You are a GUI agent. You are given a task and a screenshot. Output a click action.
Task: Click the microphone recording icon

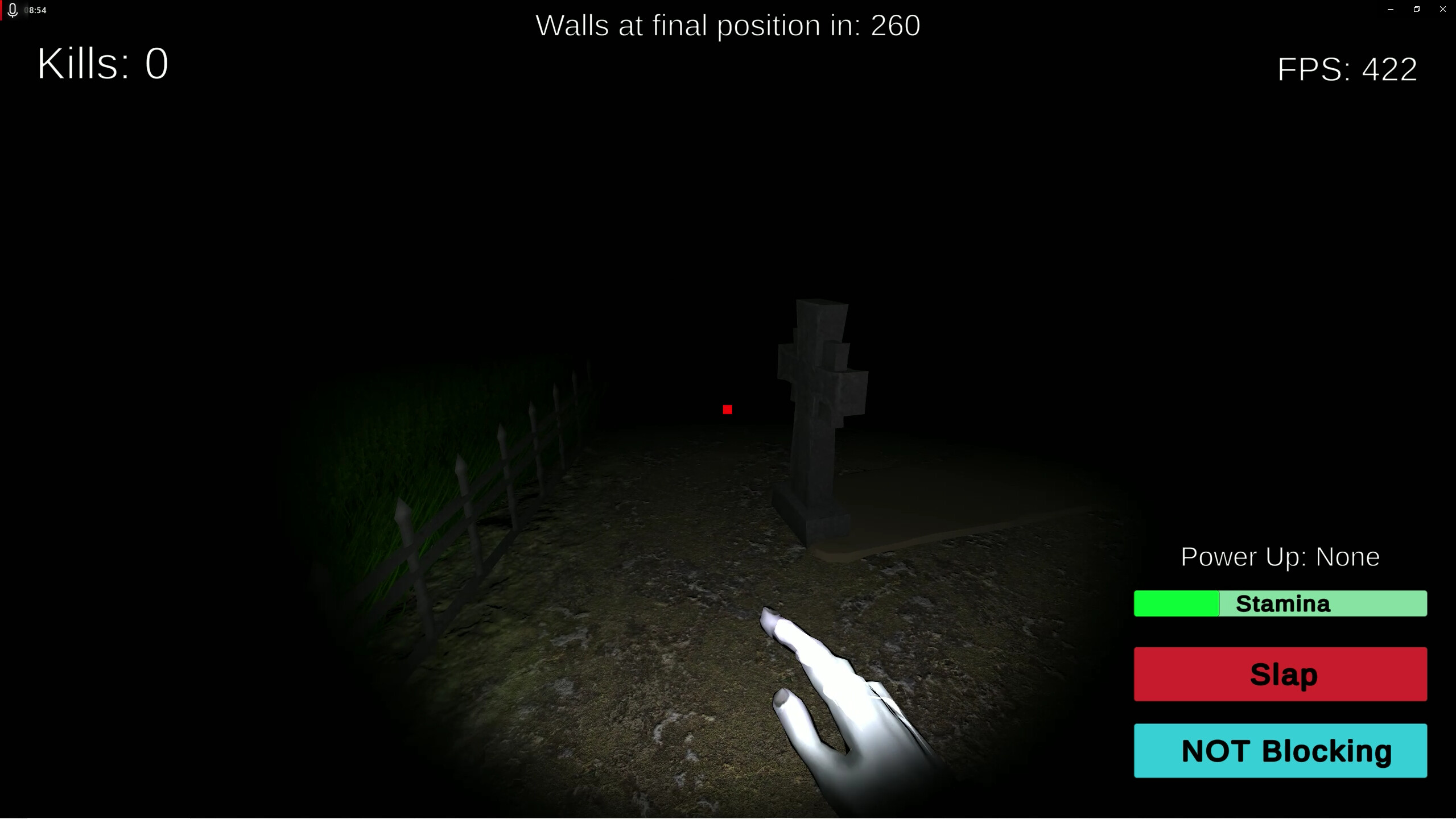coord(13,9)
